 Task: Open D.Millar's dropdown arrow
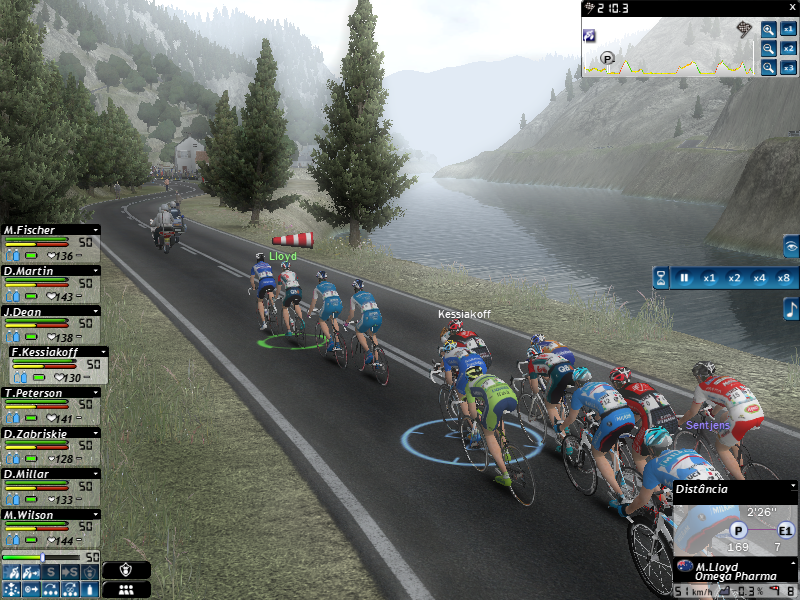click(x=95, y=474)
